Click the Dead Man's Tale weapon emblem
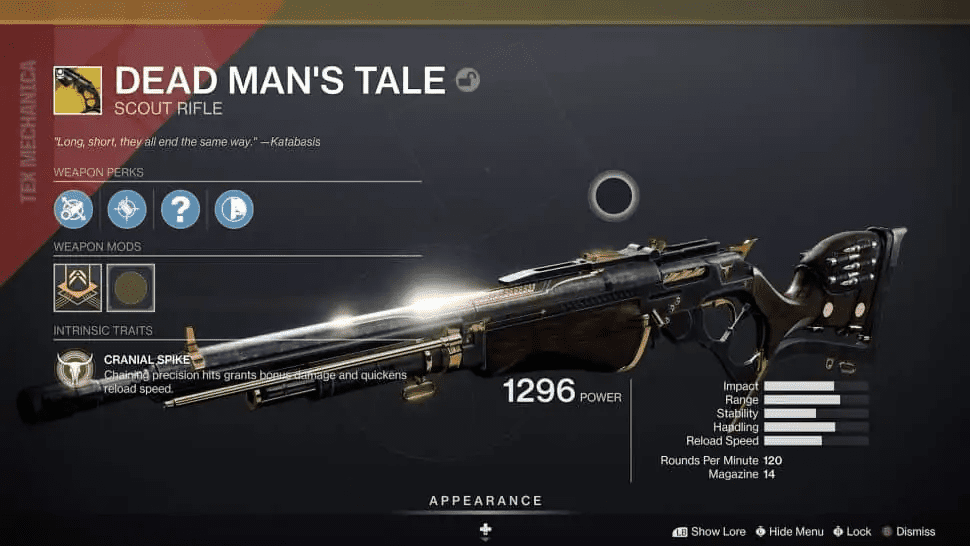Viewport: 970px width, 546px height. coord(77,91)
